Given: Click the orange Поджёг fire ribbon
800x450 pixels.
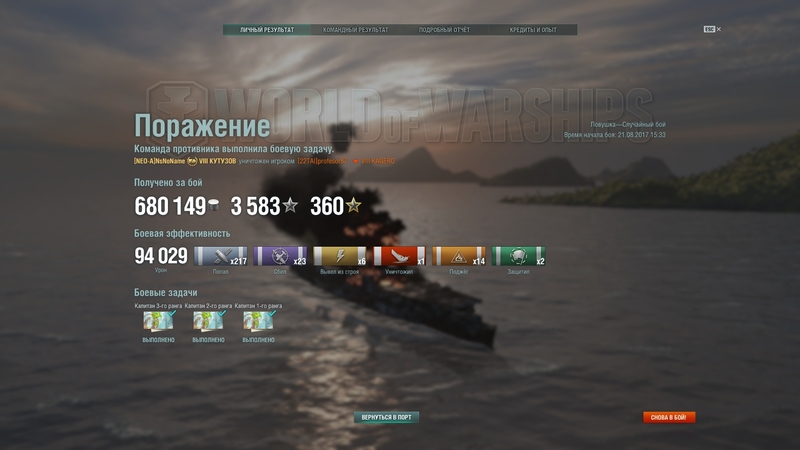Looking at the screenshot, I should [460, 257].
